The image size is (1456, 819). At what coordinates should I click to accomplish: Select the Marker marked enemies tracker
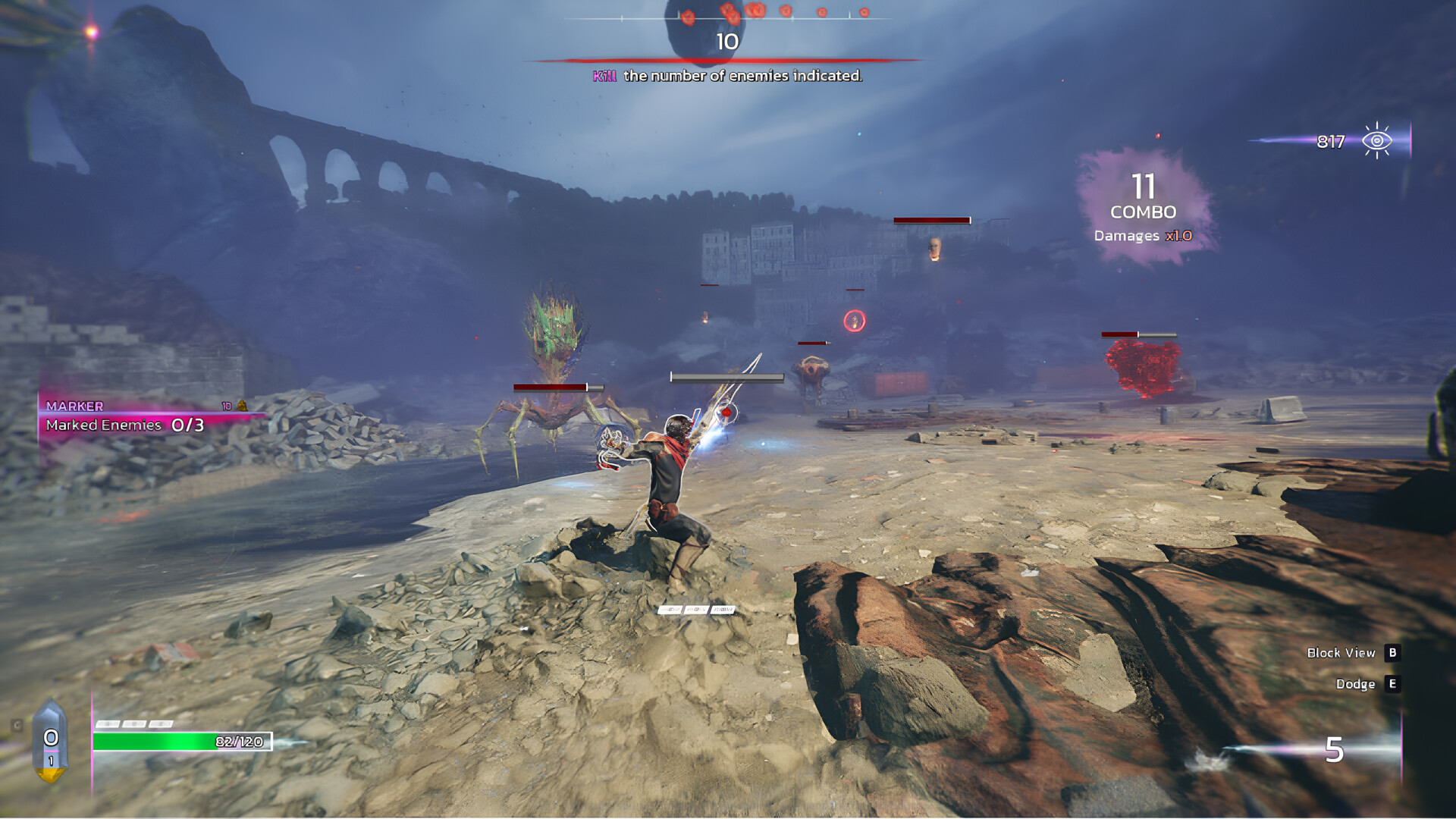coord(126,417)
